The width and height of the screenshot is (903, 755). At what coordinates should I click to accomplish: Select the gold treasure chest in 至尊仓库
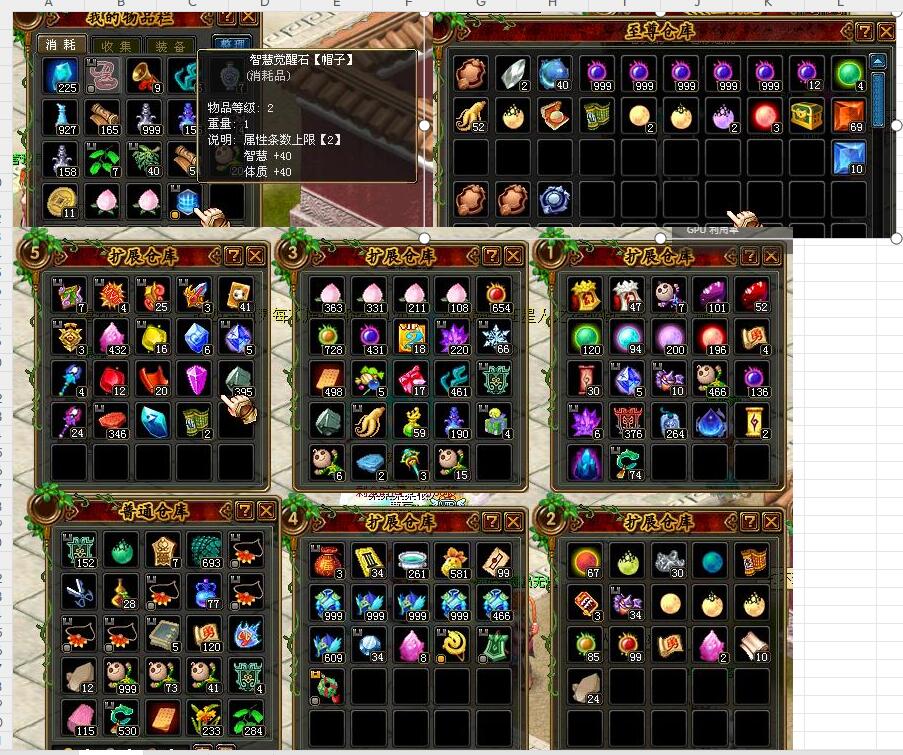(806, 116)
